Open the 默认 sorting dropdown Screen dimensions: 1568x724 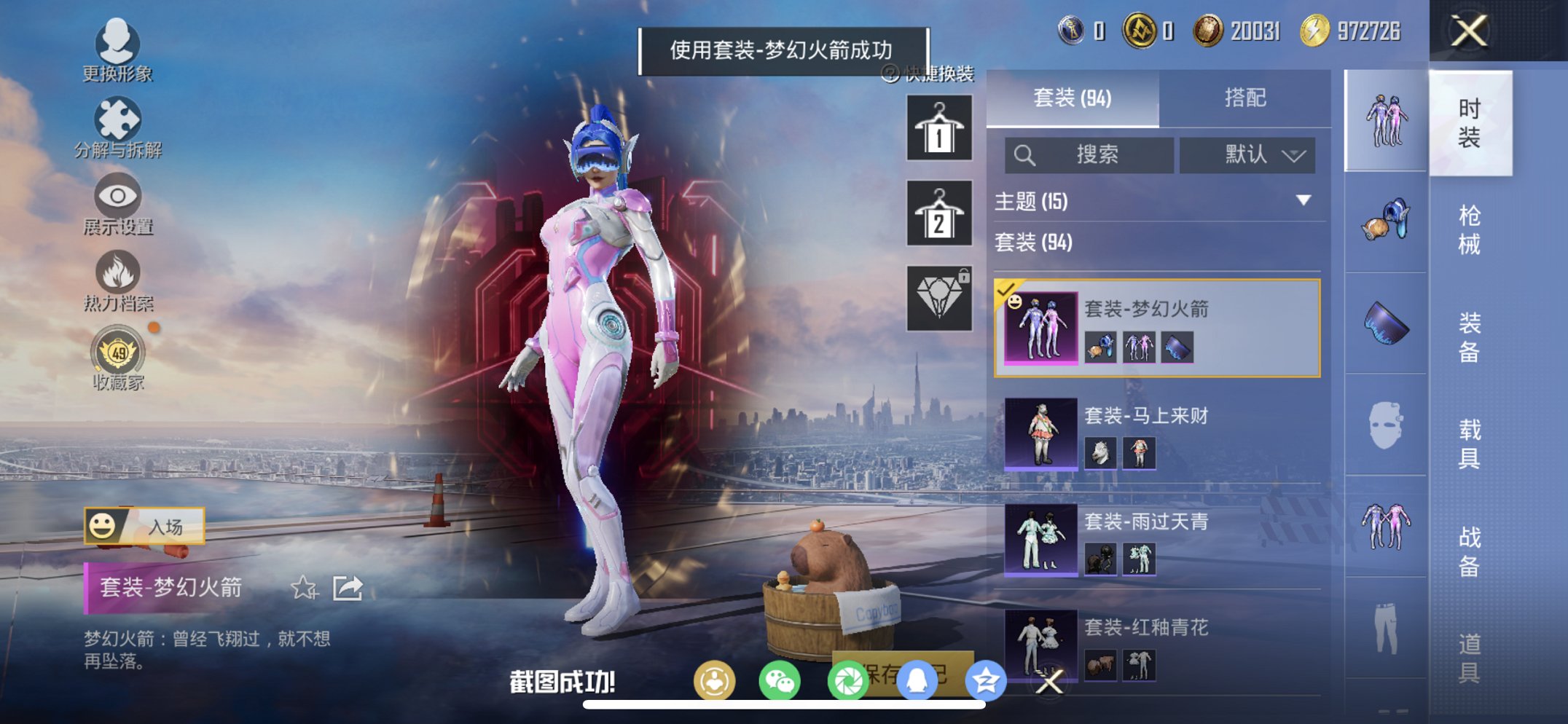point(1247,155)
